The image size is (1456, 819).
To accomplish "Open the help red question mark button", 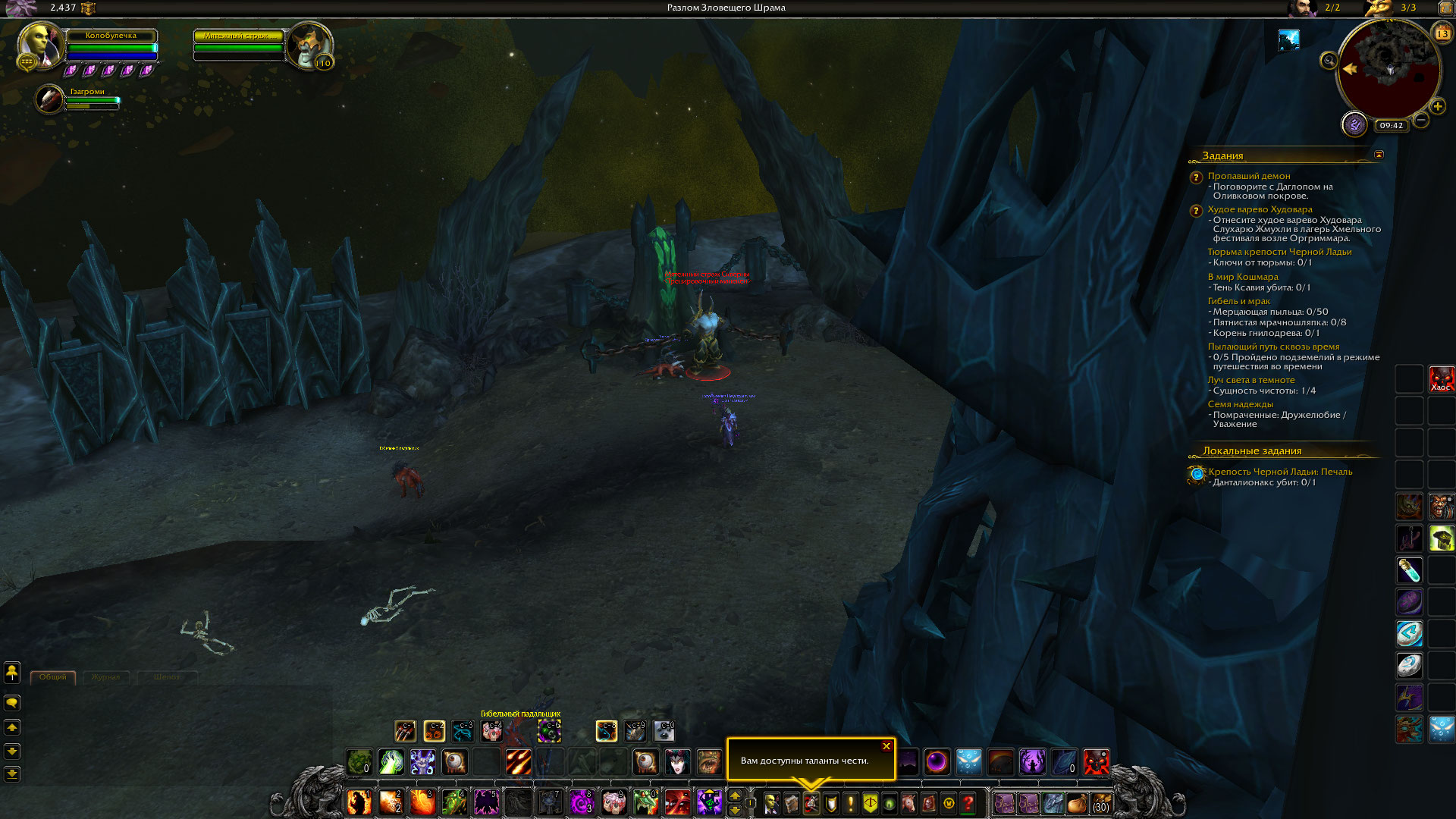I will click(968, 803).
